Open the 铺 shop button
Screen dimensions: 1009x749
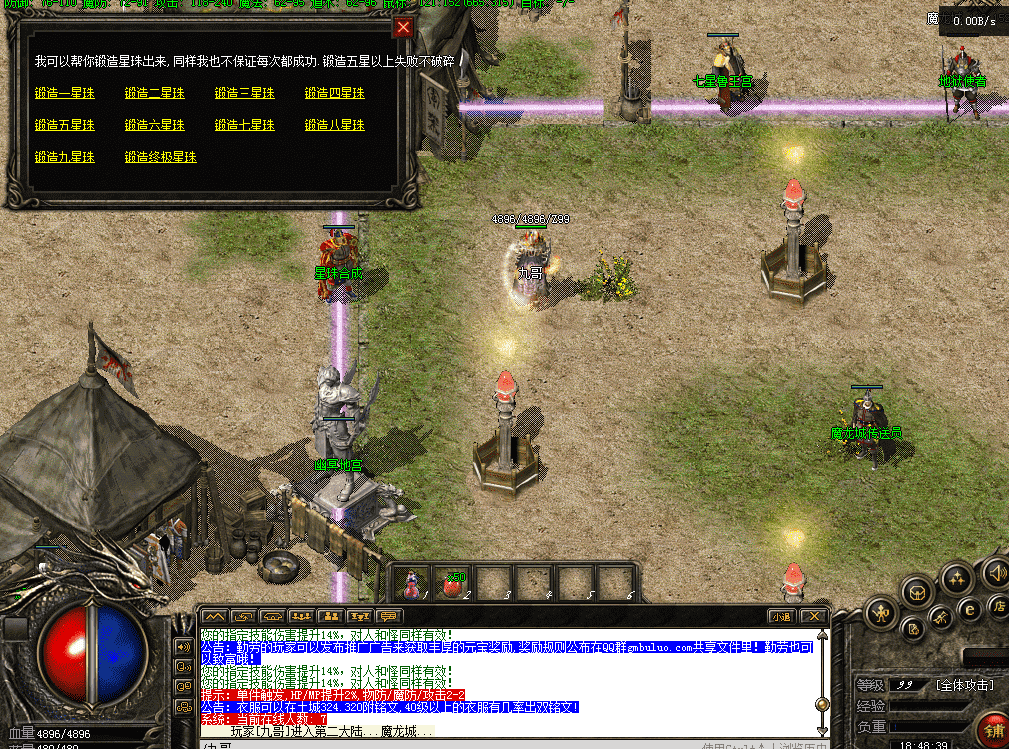pyautogui.click(x=993, y=730)
